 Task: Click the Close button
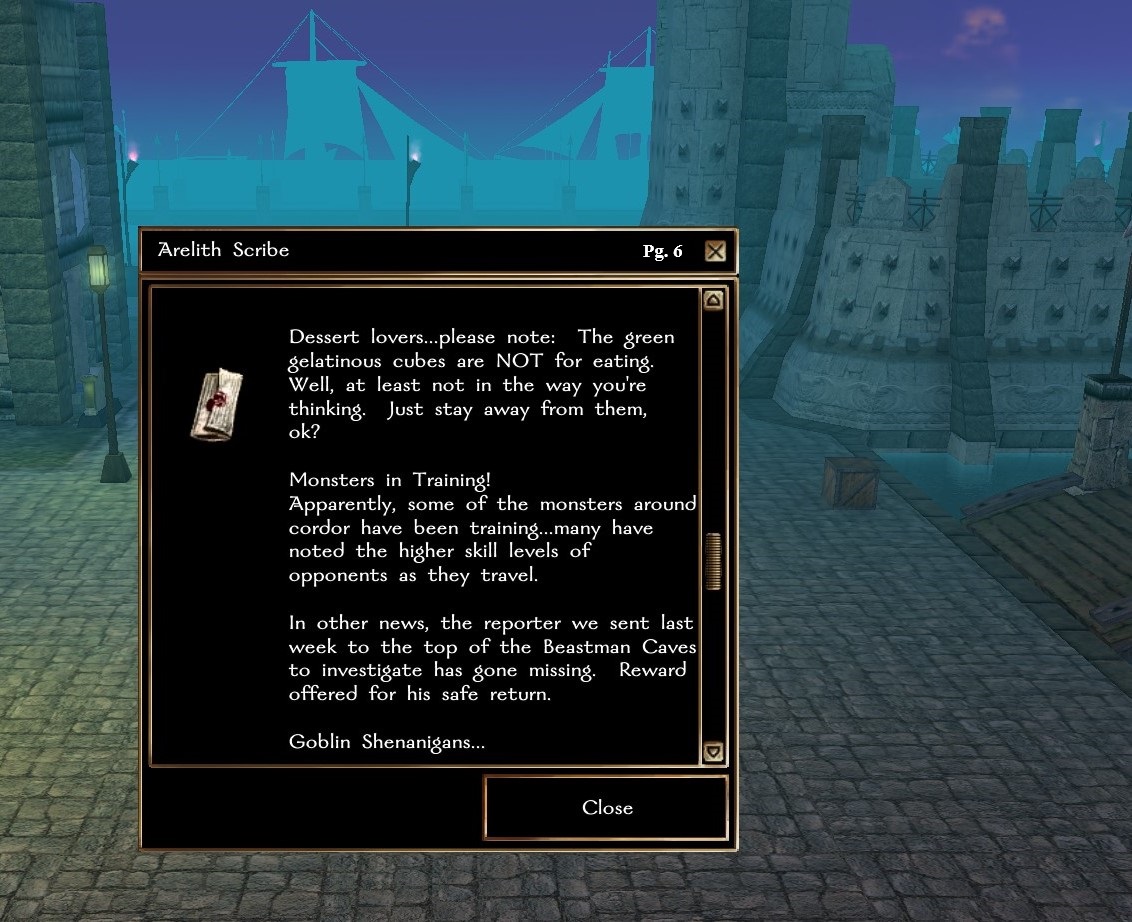tap(606, 808)
